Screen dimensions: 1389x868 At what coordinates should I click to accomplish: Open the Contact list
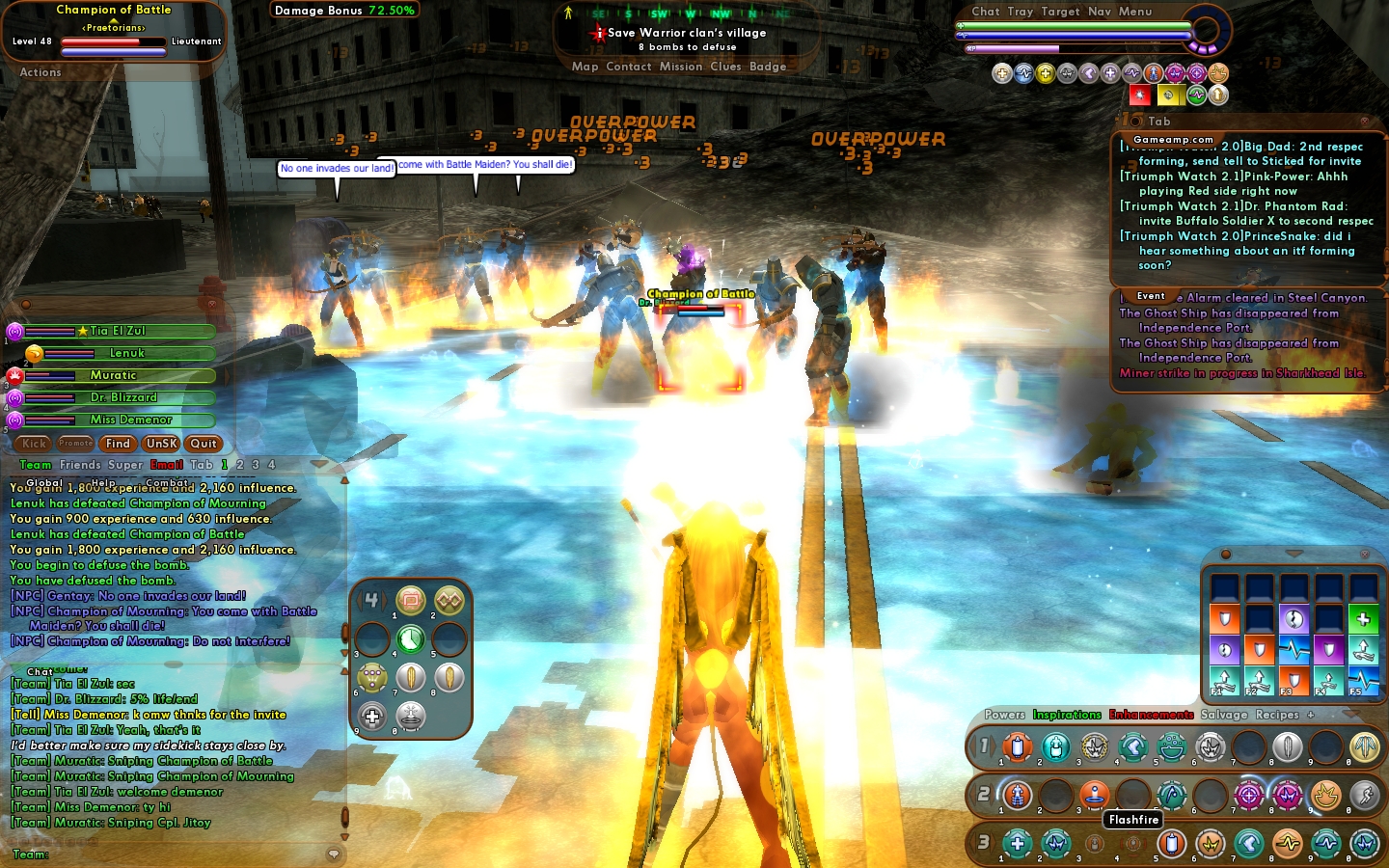click(629, 67)
